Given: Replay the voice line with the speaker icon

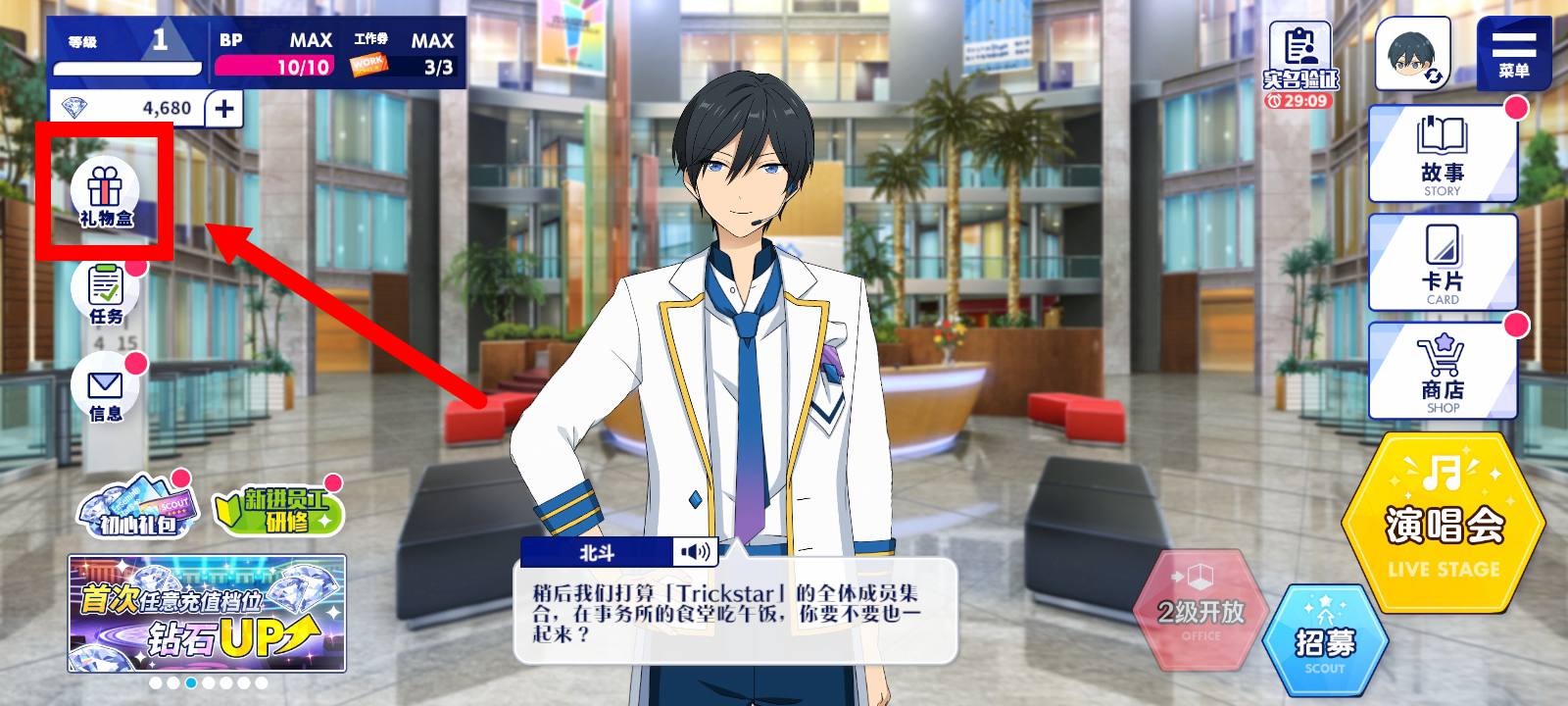Looking at the screenshot, I should click(x=696, y=552).
